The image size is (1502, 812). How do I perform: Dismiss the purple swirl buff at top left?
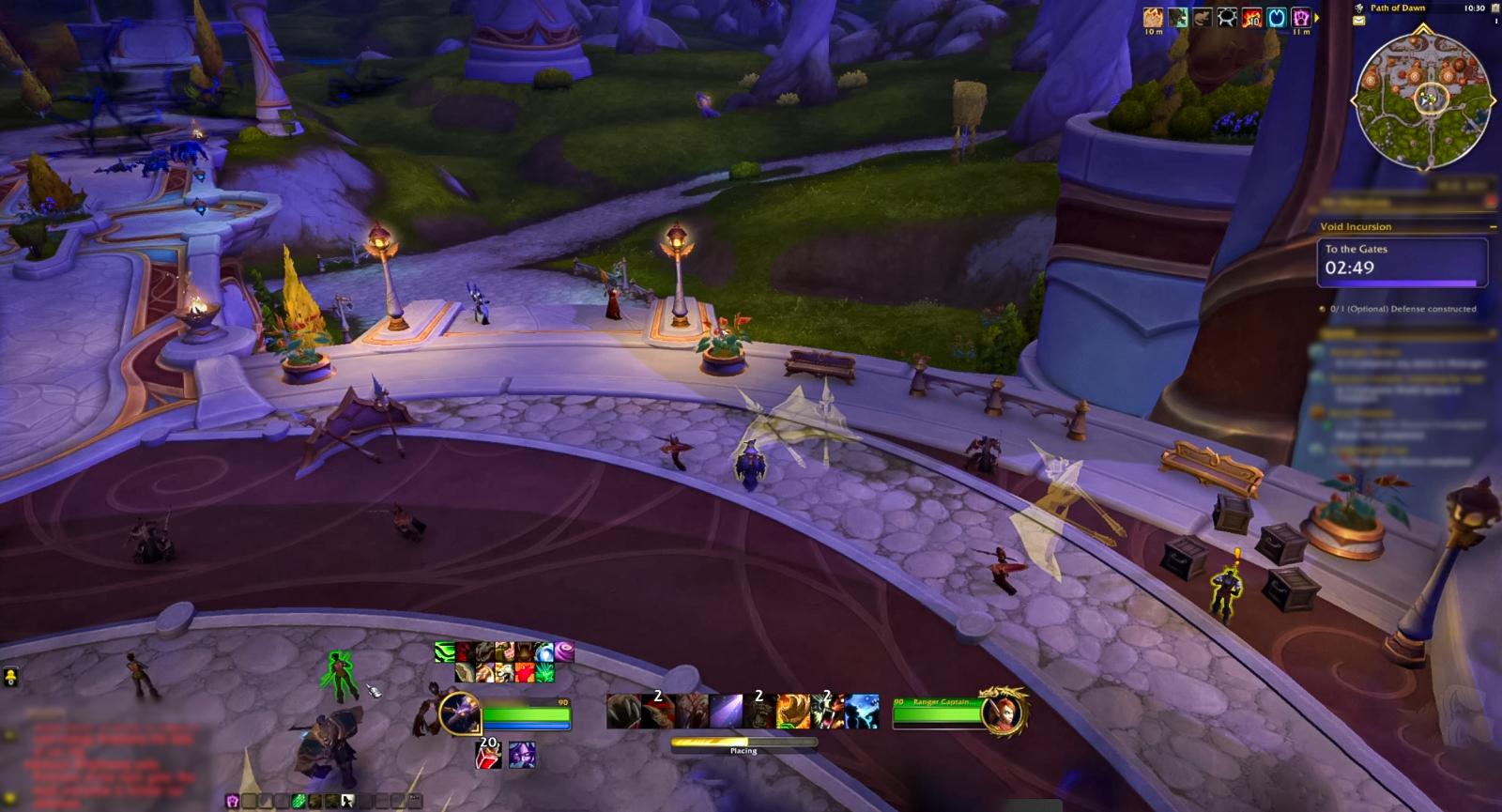(564, 651)
